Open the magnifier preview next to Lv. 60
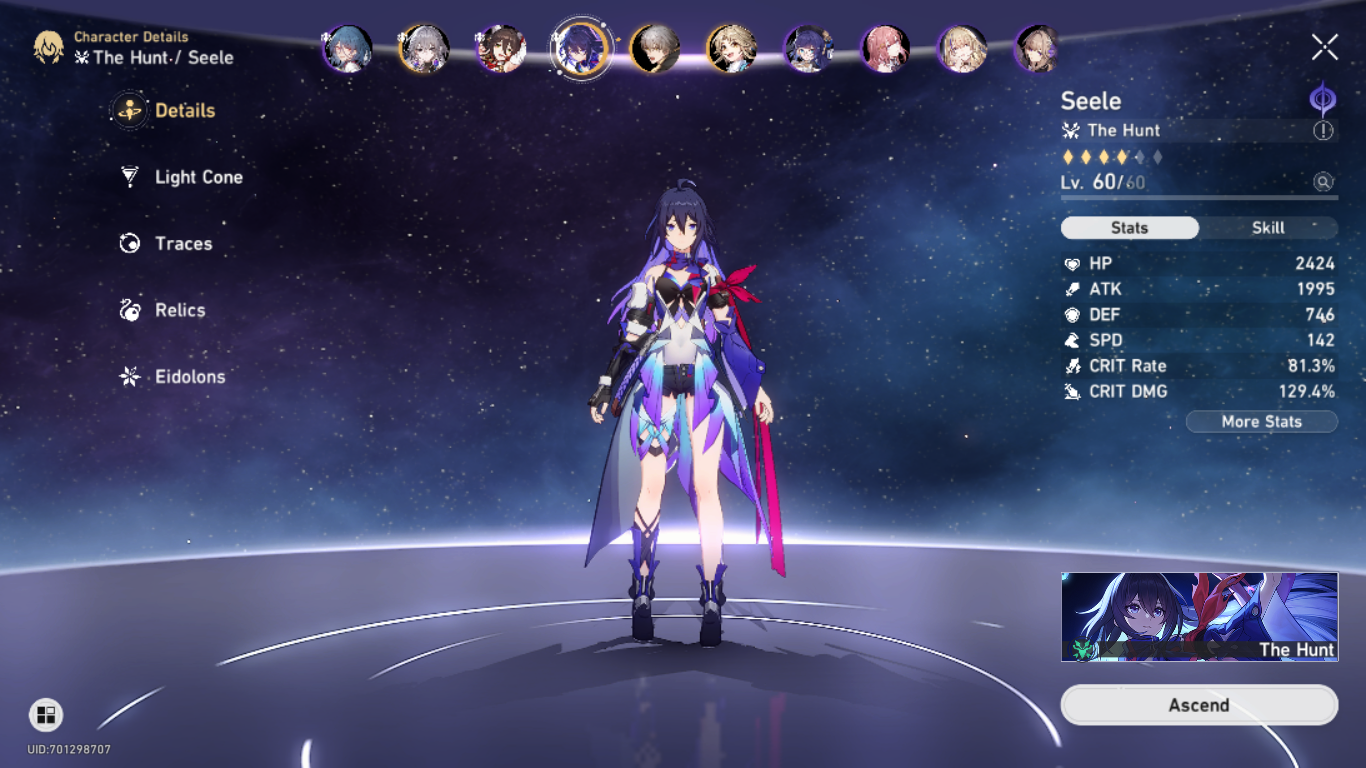Image resolution: width=1366 pixels, height=768 pixels. 1322,183
